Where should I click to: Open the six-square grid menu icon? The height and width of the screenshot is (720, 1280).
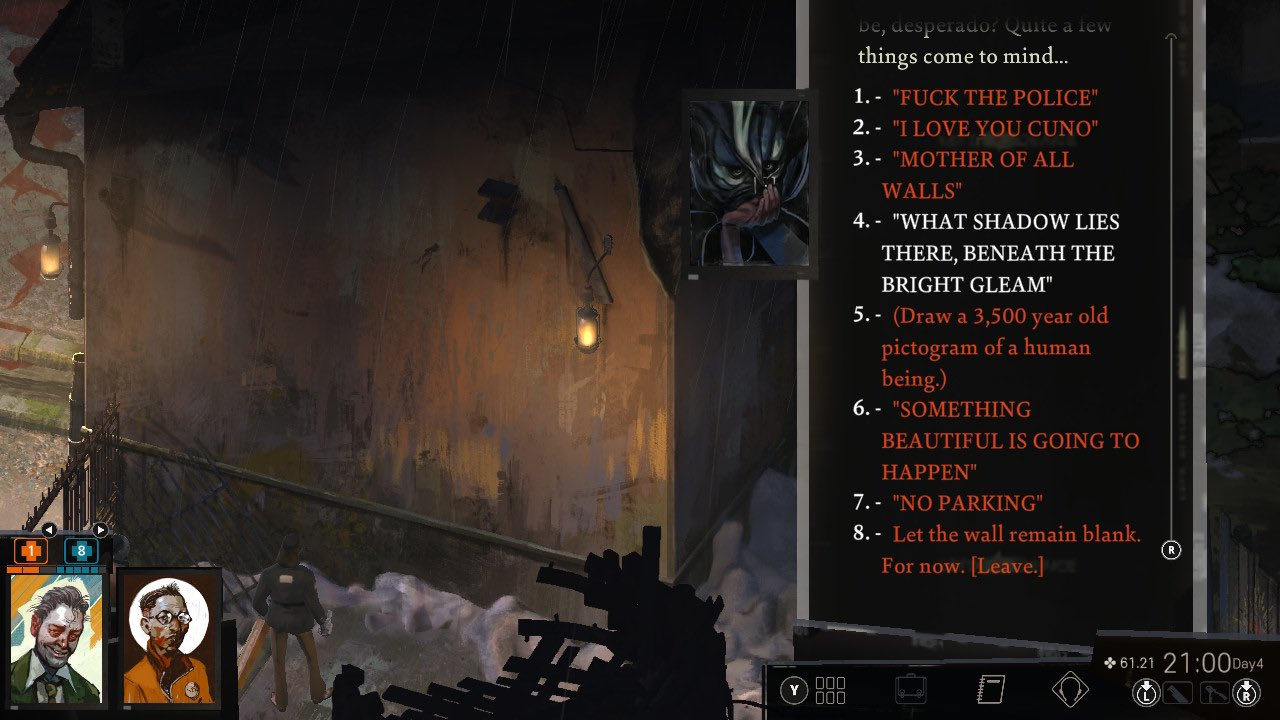830,690
